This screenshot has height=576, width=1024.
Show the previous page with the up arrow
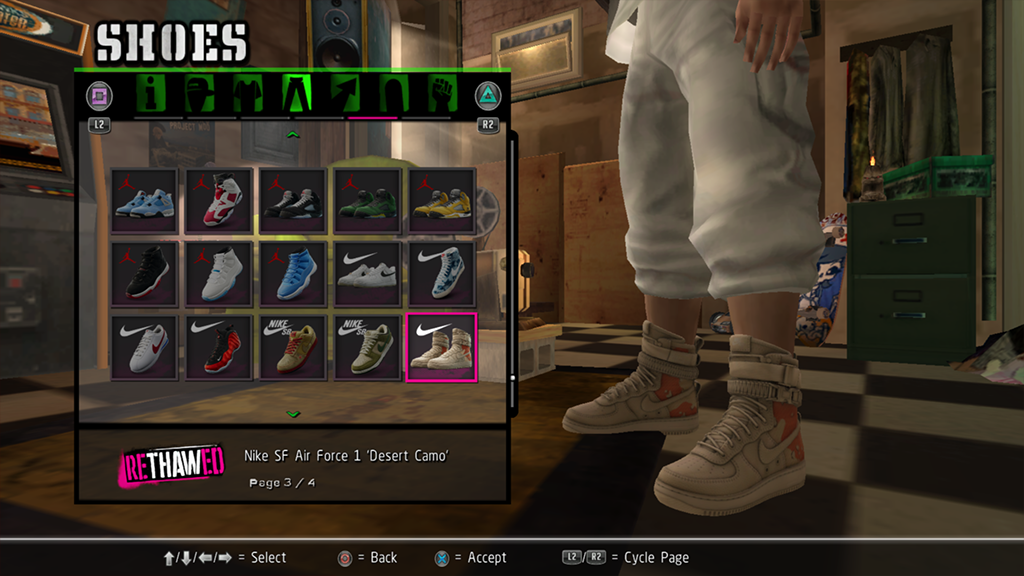click(x=292, y=134)
